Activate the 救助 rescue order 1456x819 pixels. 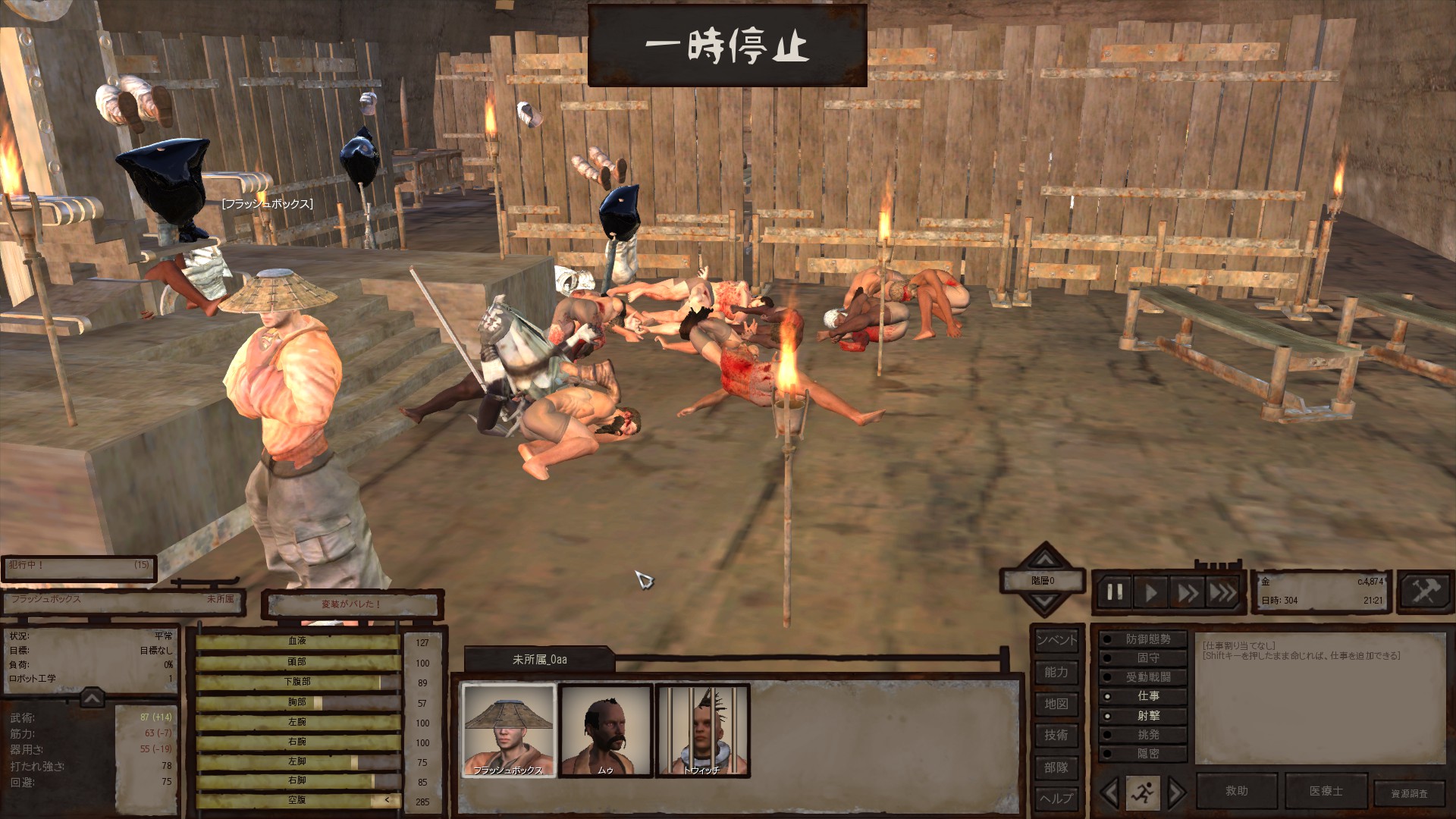click(x=1236, y=791)
